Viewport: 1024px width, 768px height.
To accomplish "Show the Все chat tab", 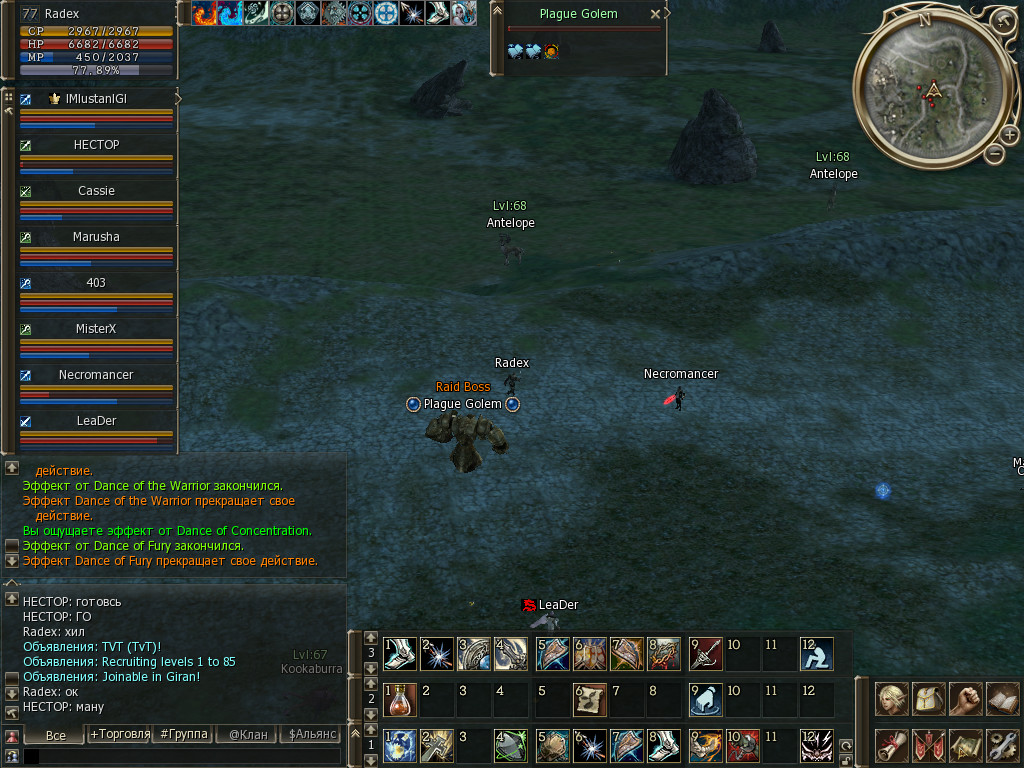I will (x=56, y=735).
